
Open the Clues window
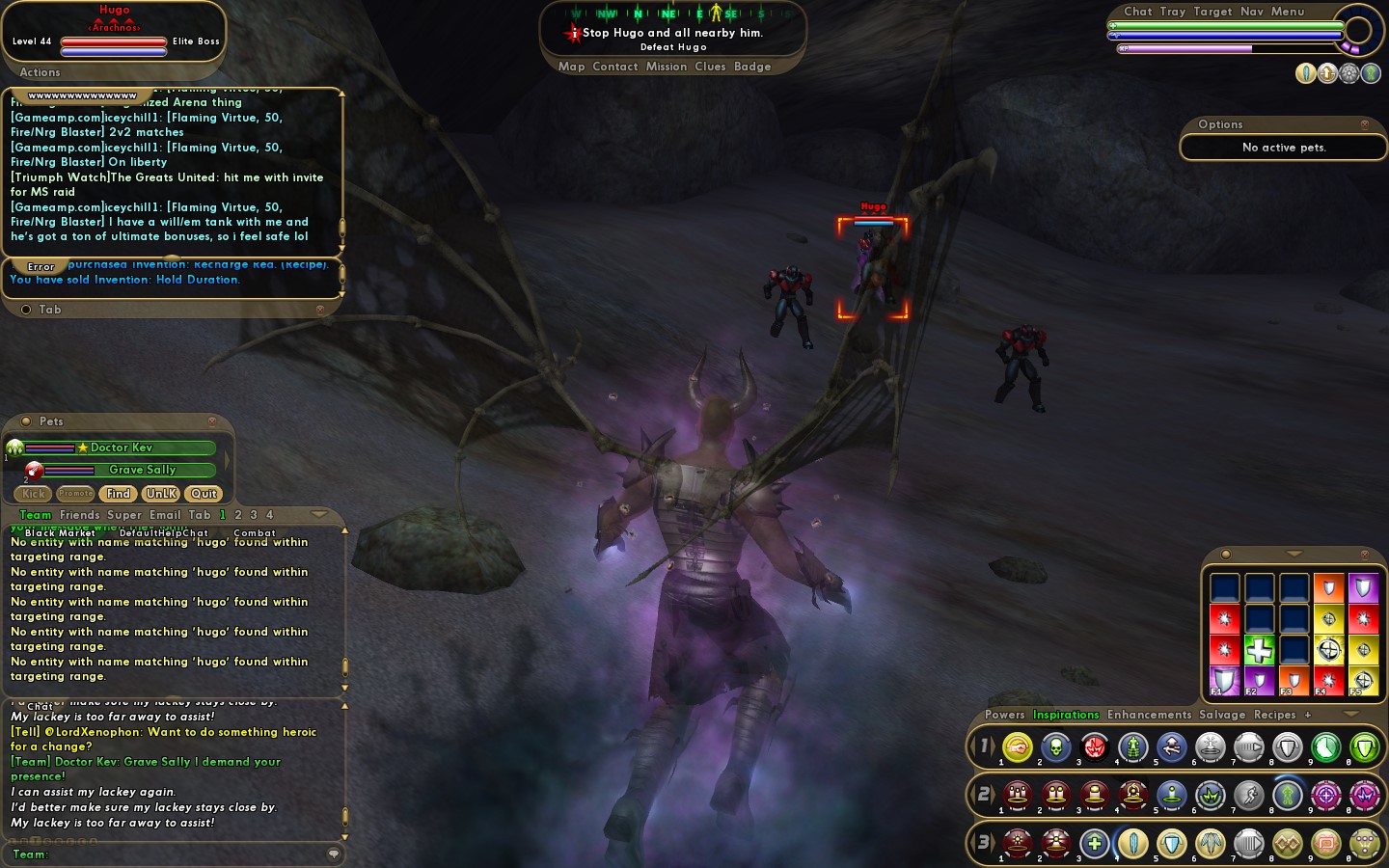pos(709,67)
